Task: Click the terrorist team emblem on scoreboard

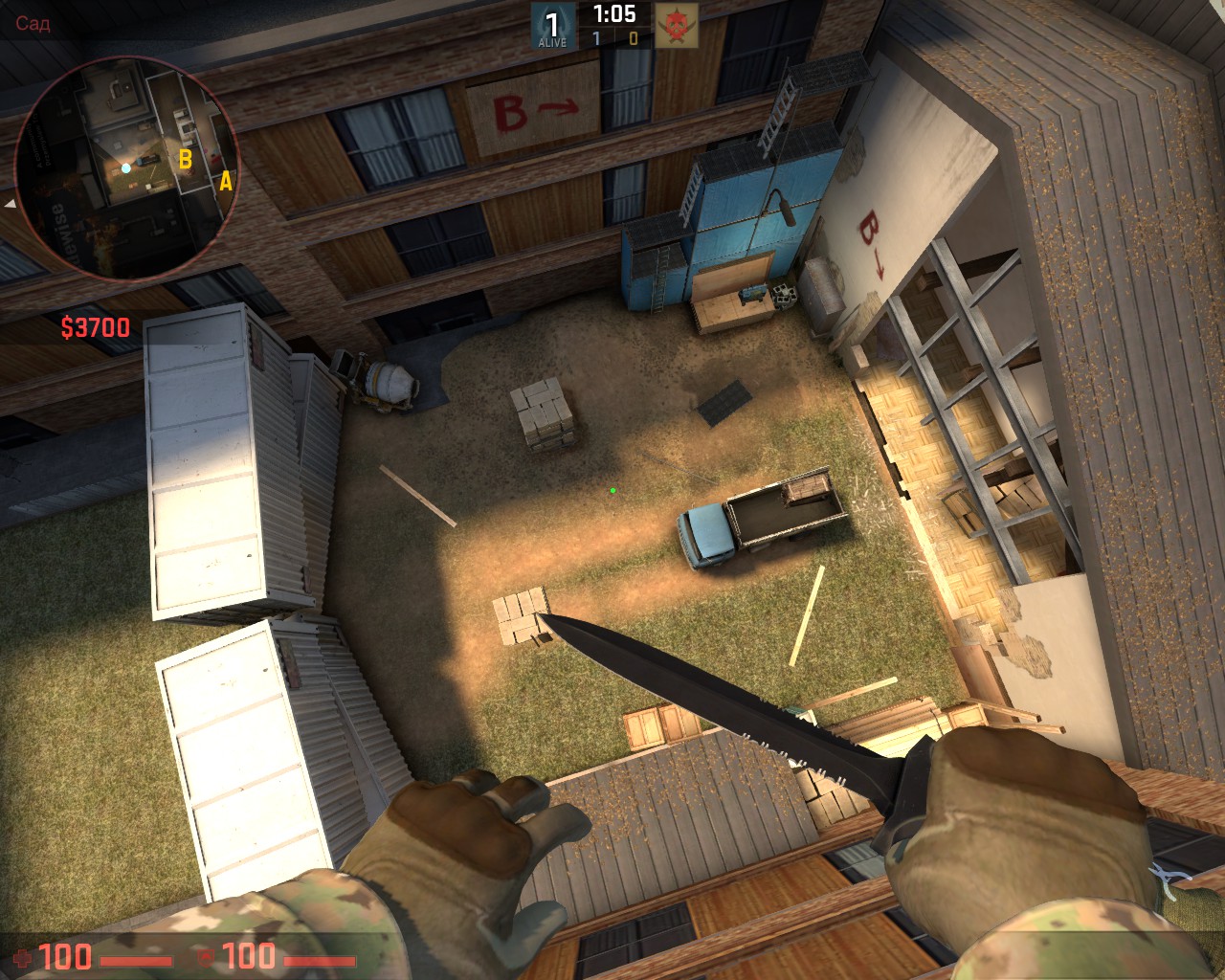Action: (676, 26)
